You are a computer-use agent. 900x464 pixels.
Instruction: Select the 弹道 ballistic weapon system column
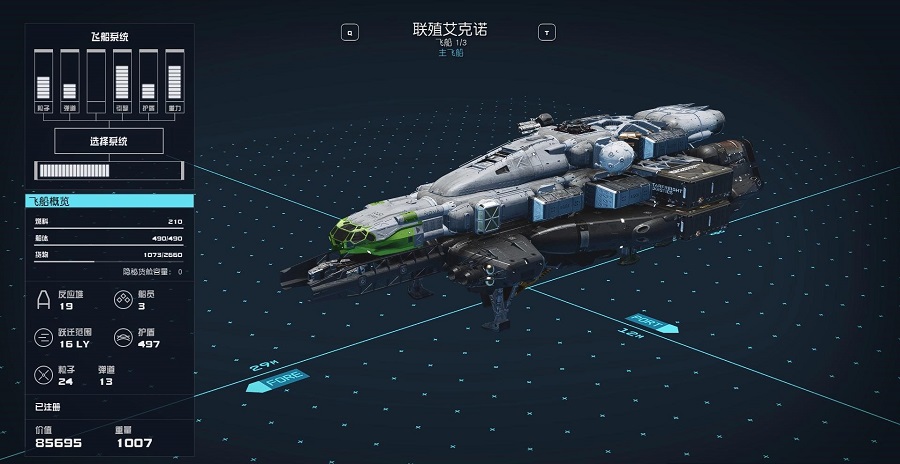(69, 82)
